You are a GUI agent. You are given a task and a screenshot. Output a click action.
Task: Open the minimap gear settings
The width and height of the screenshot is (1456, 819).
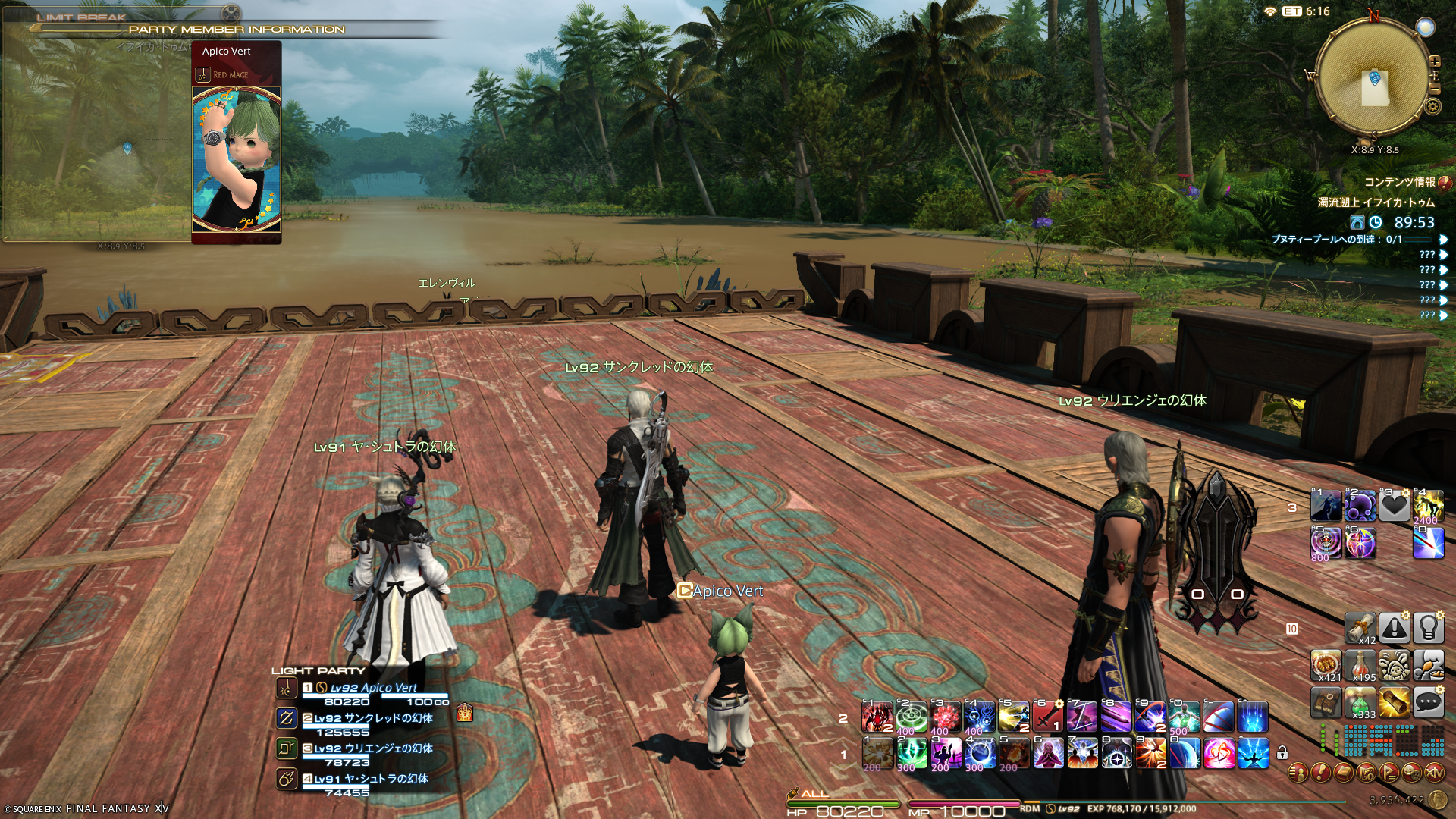pyautogui.click(x=1433, y=107)
